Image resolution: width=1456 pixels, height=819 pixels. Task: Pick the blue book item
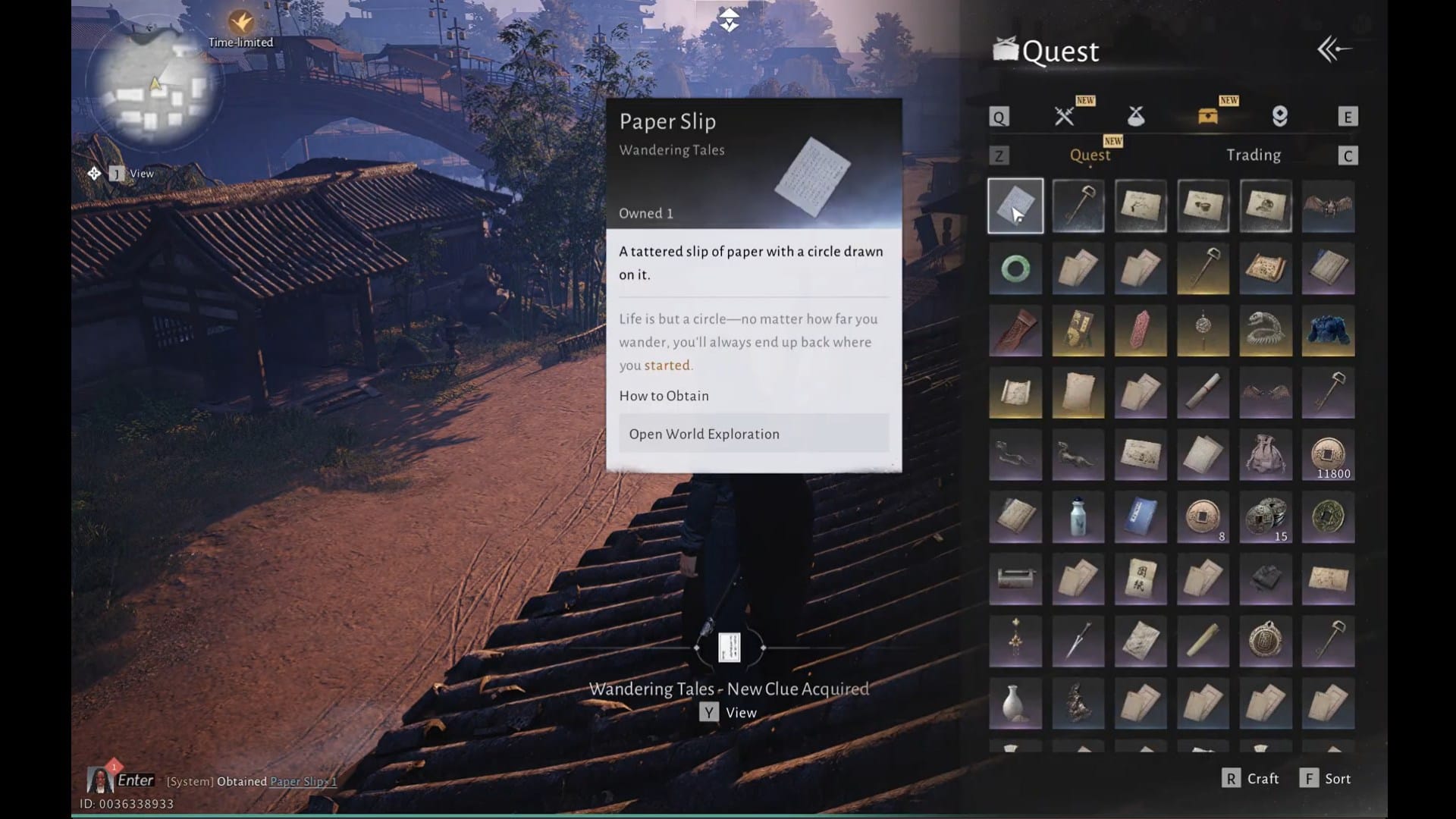point(1141,518)
